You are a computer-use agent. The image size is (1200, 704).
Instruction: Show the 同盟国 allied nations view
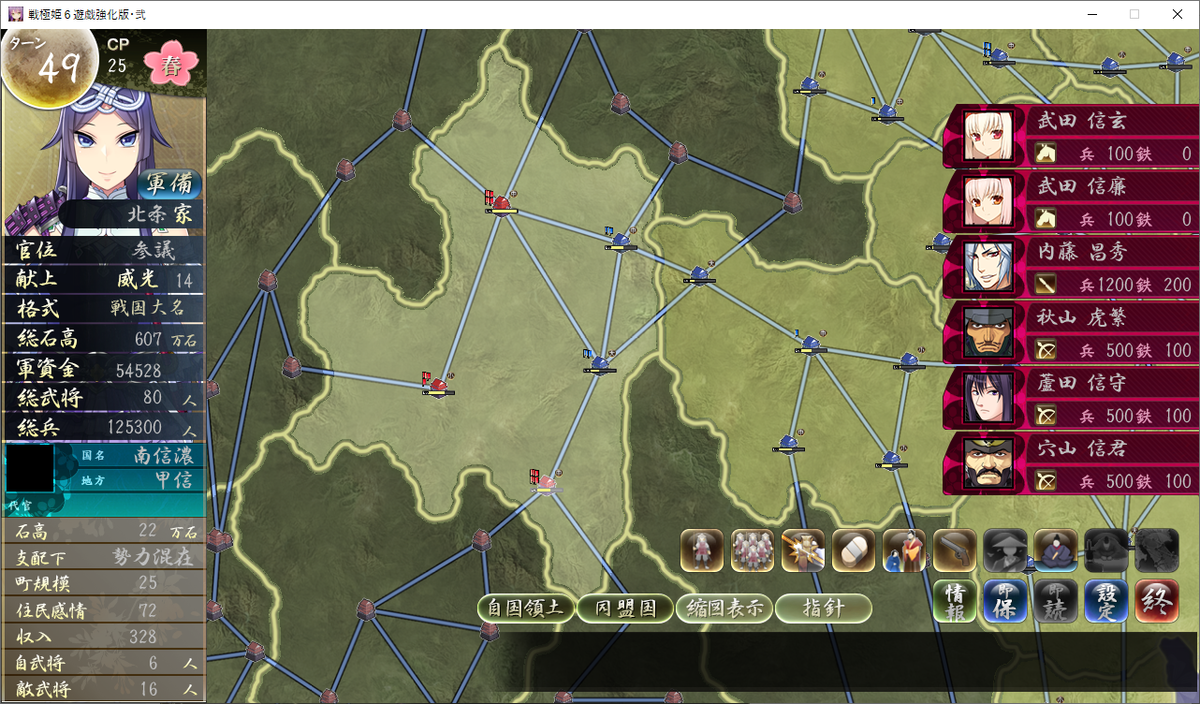click(625, 608)
